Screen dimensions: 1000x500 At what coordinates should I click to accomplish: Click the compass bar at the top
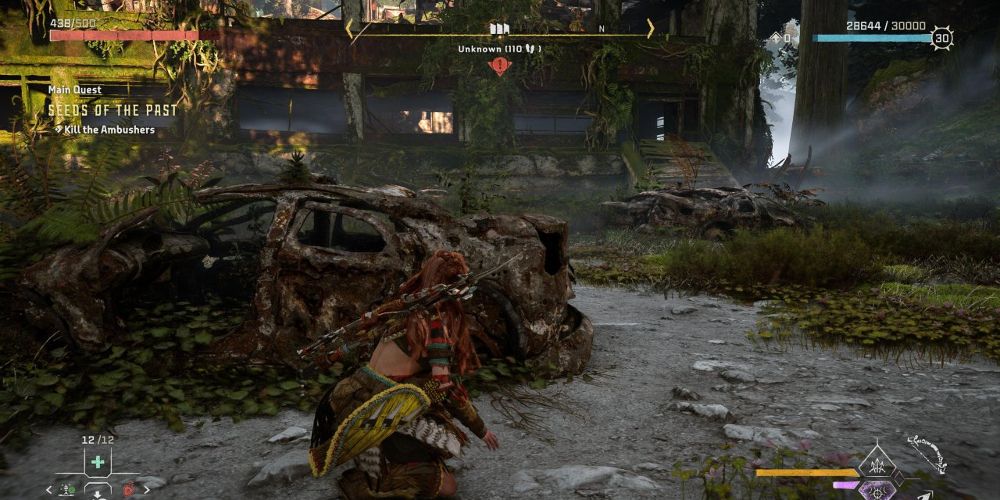(x=499, y=30)
